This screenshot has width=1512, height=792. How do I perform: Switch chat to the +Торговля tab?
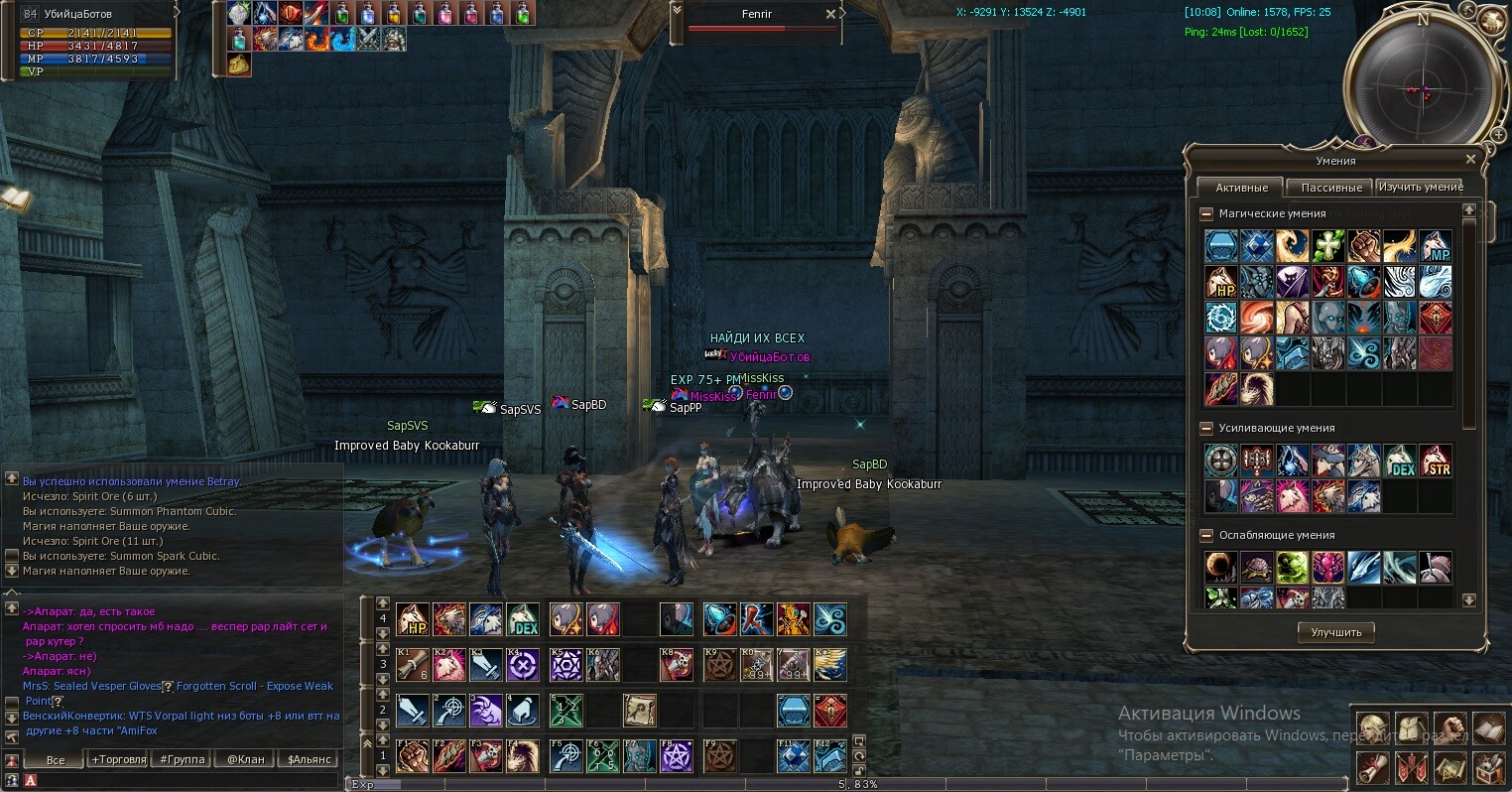119,759
